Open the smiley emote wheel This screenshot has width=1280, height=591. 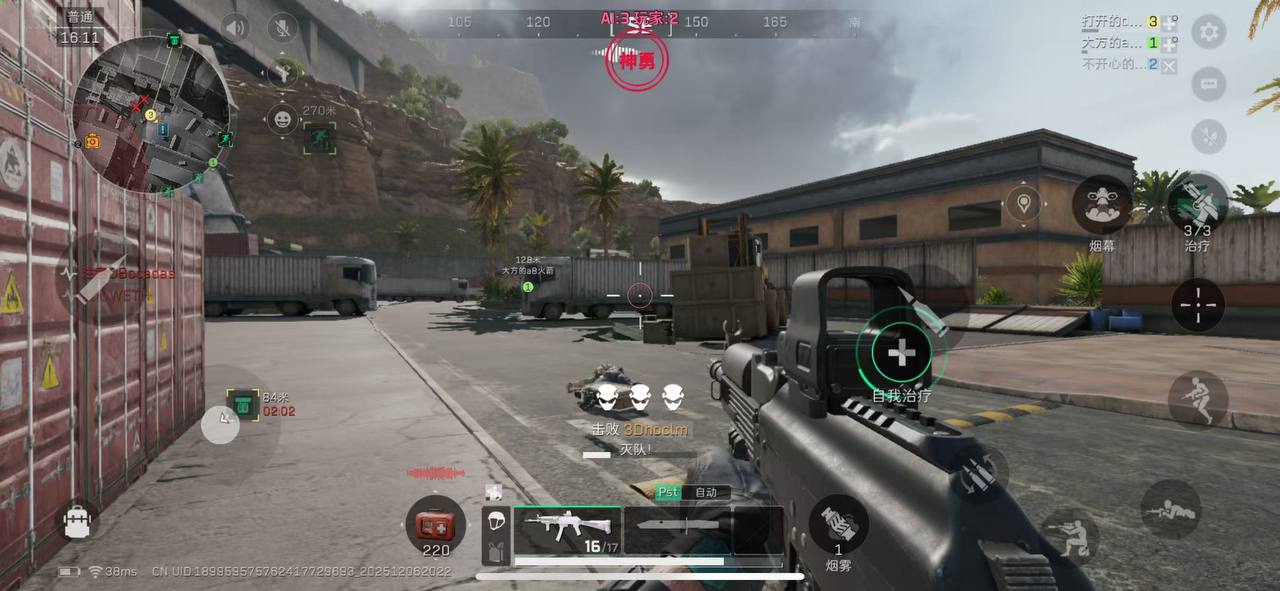coord(283,121)
